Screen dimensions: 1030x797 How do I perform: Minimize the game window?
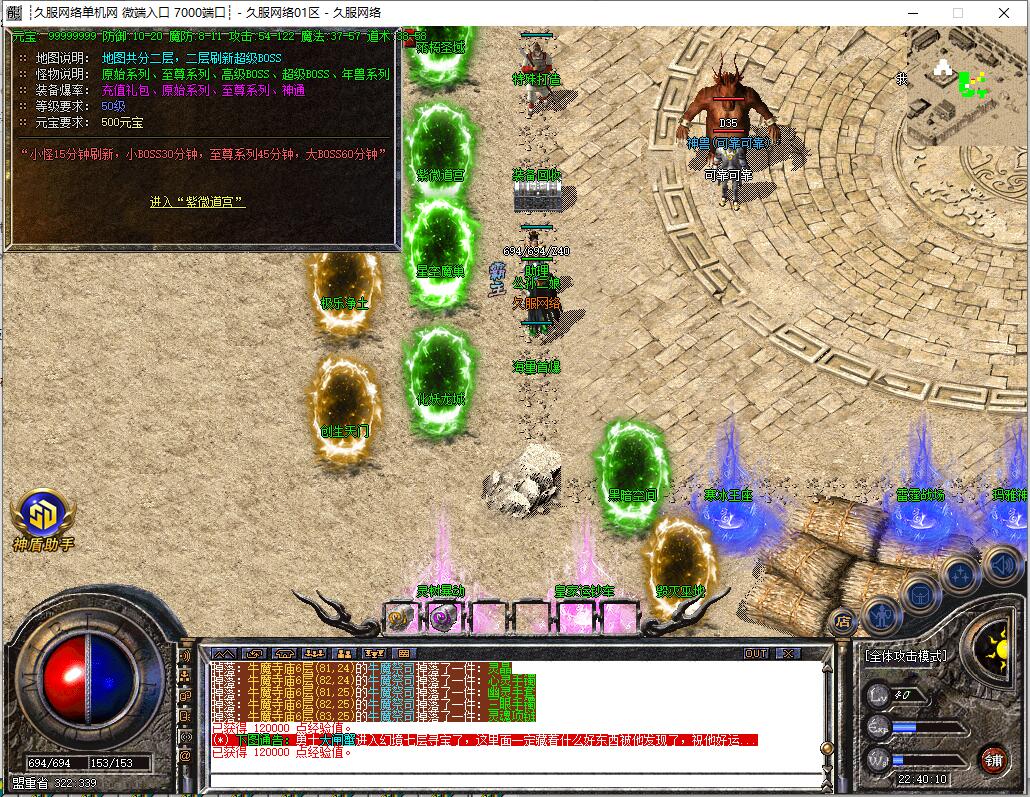pyautogui.click(x=912, y=13)
